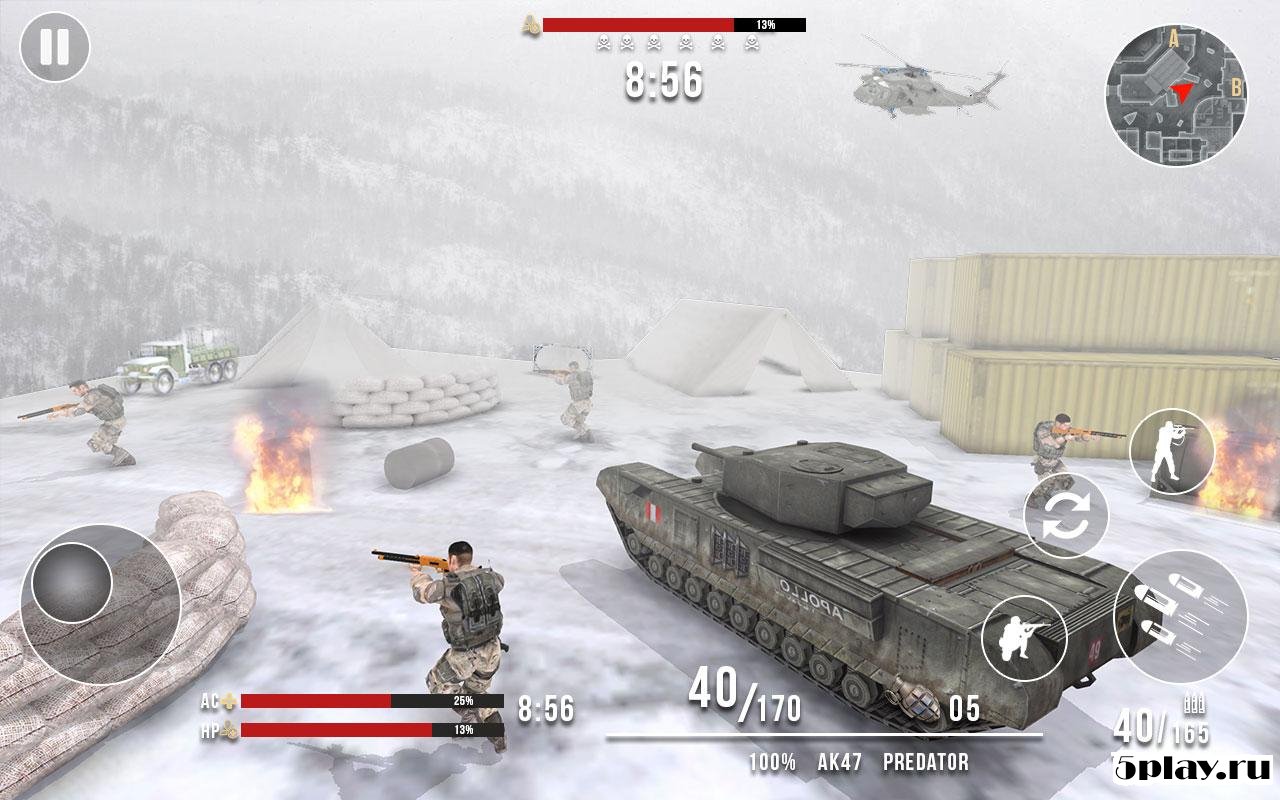Pause the game with the pause button

[x=55, y=47]
